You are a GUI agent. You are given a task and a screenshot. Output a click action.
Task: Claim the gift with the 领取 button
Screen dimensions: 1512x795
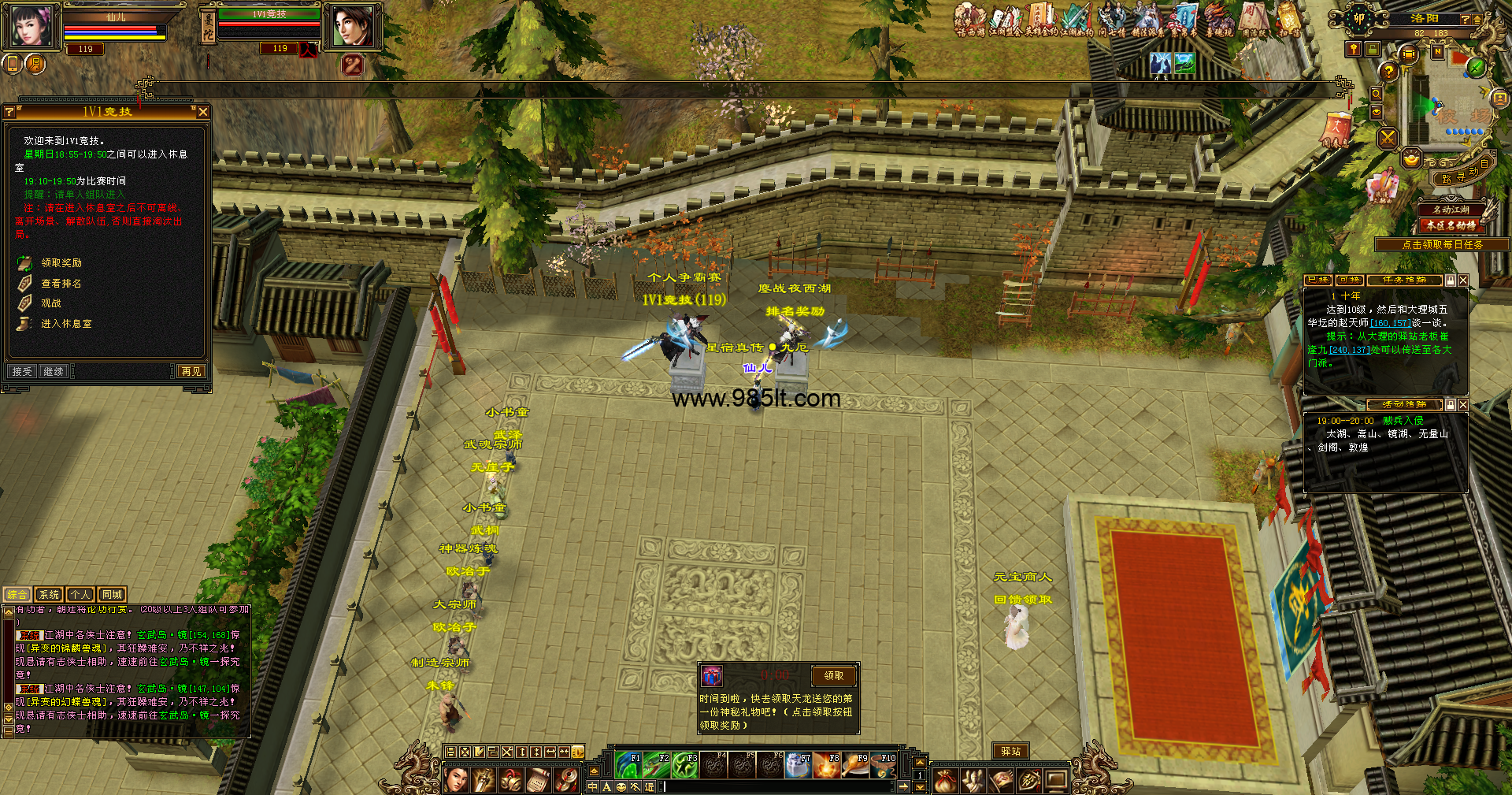coord(833,675)
